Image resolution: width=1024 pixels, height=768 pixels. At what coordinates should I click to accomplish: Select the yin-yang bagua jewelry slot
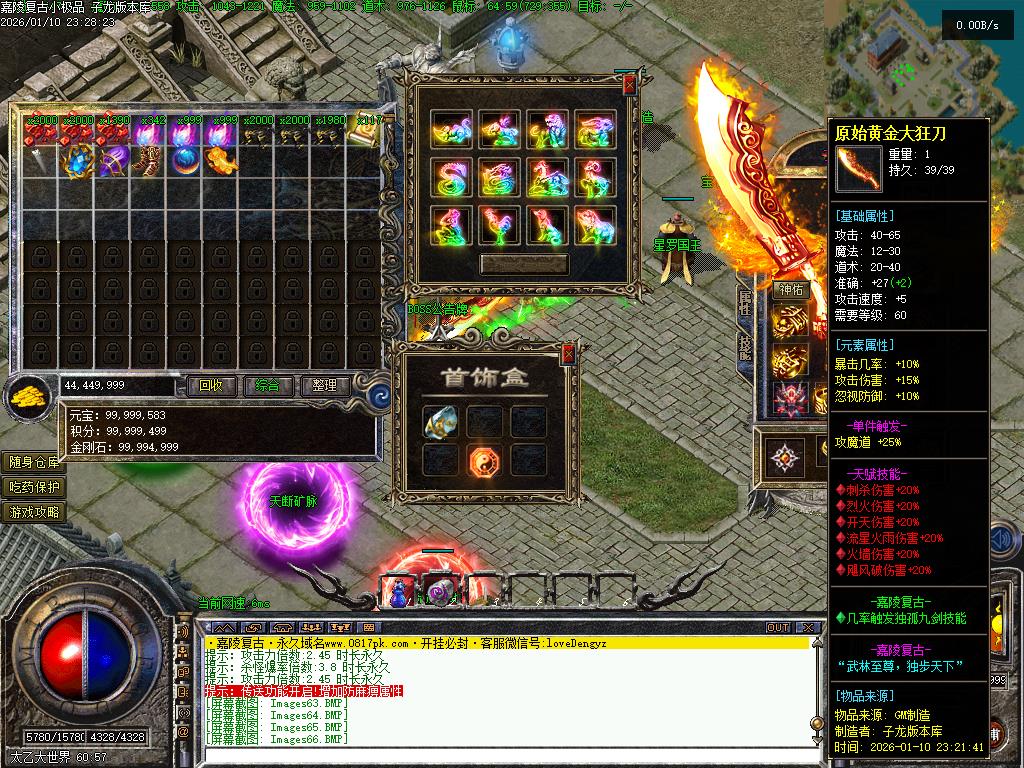(484, 459)
